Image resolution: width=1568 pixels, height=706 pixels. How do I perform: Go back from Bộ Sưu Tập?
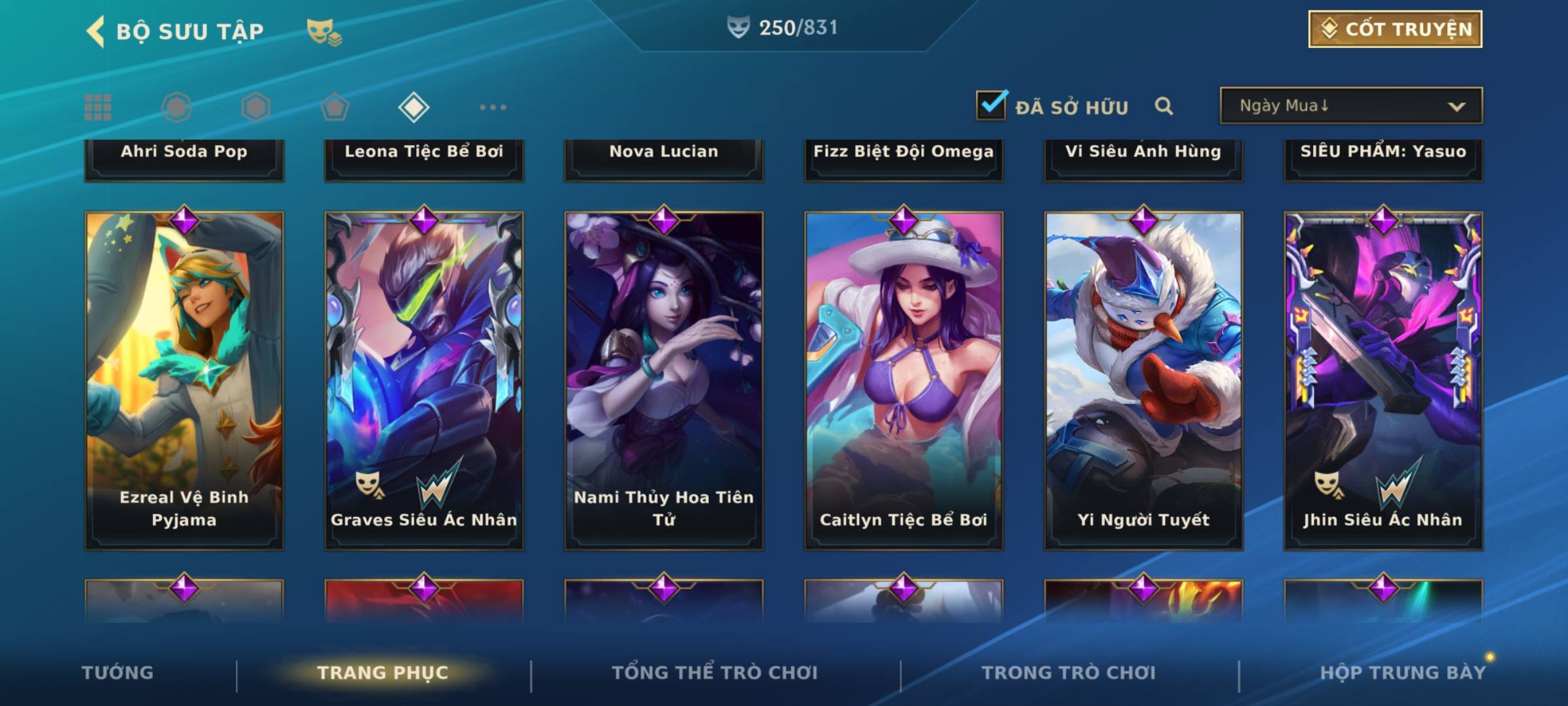click(96, 31)
